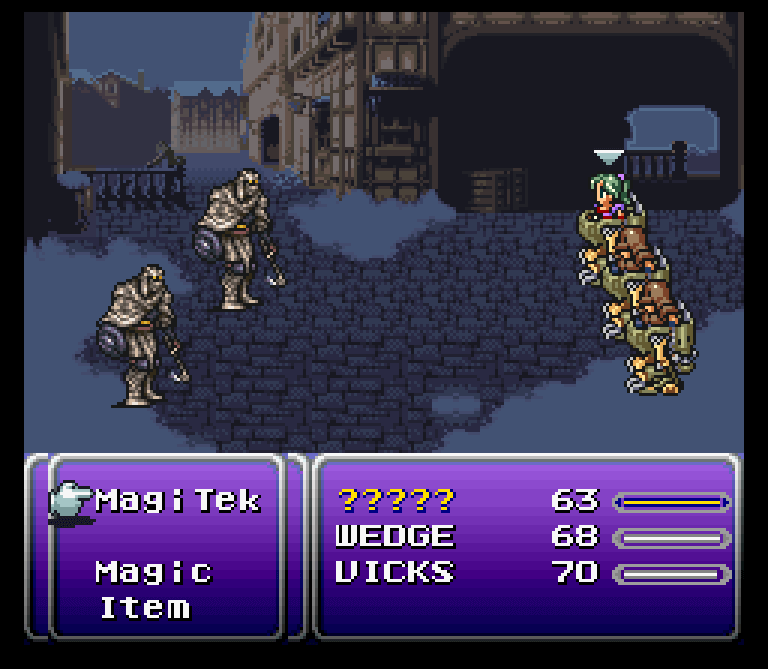Choose VICKS in the party list

(x=394, y=573)
